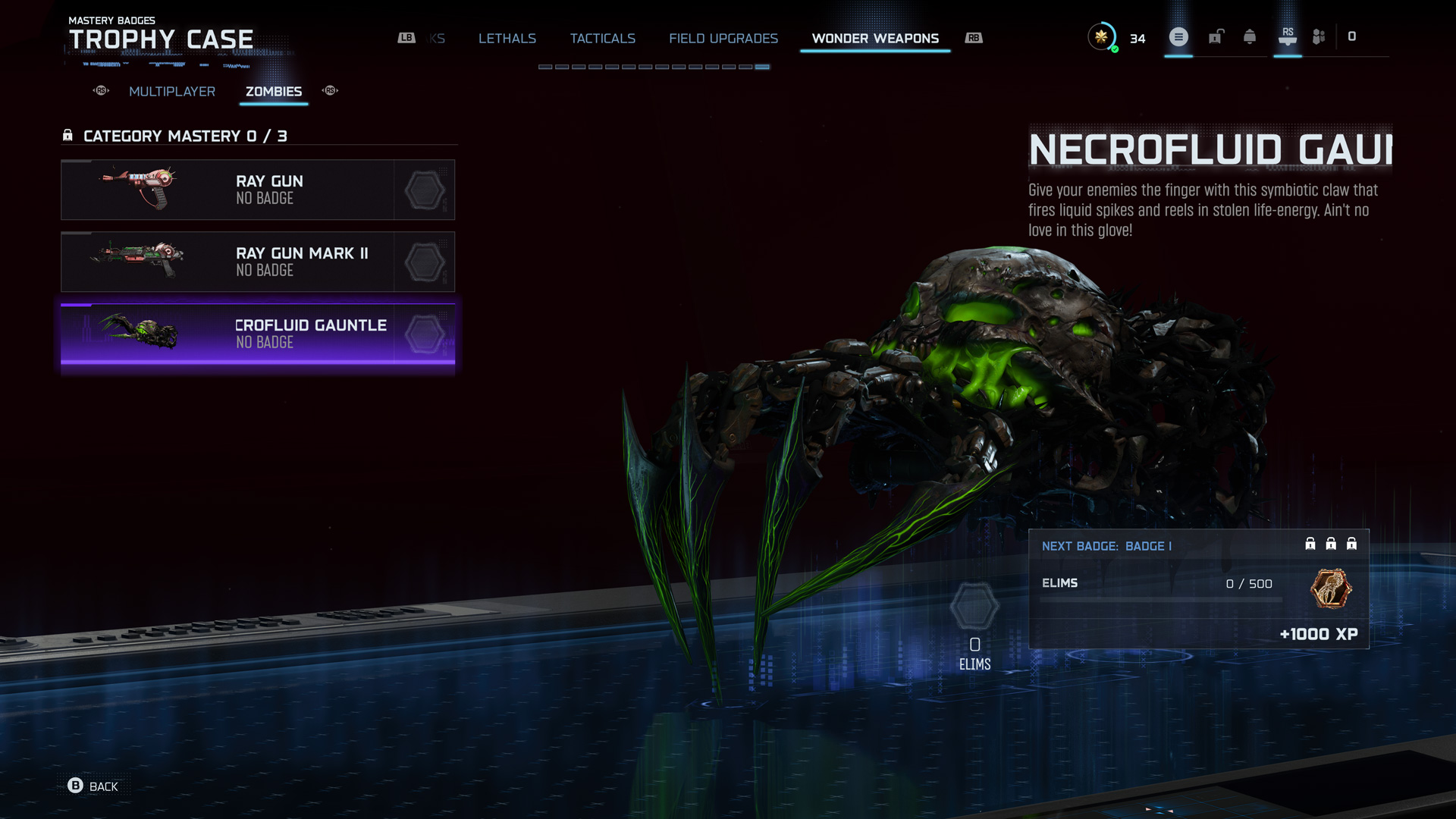This screenshot has width=1456, height=819.
Task: Select the Ray Gun badge row
Action: tap(258, 190)
